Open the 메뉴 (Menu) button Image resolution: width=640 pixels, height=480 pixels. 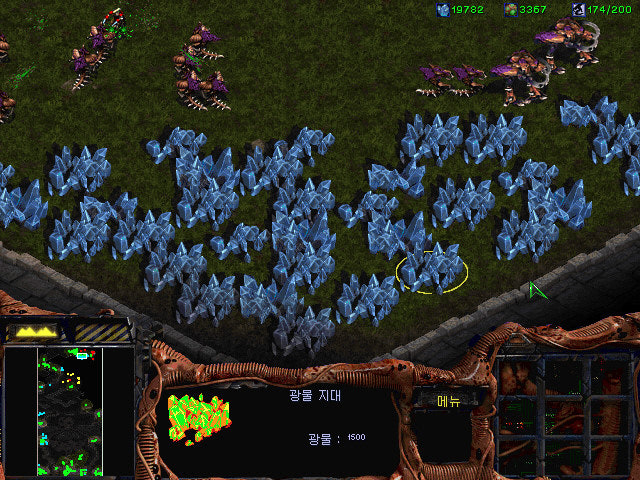449,401
